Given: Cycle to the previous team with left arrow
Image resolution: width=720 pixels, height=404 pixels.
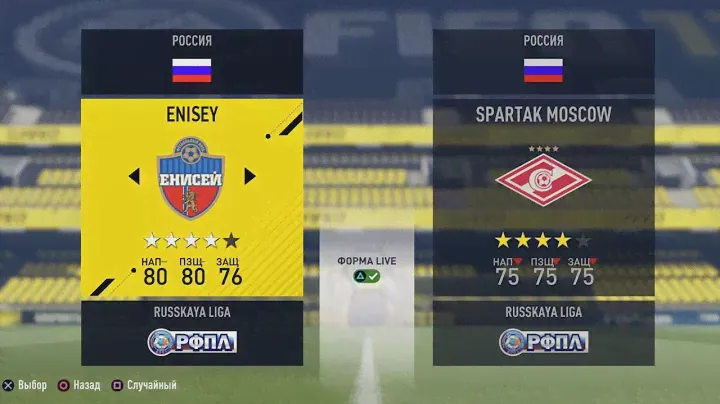Looking at the screenshot, I should [x=133, y=177].
